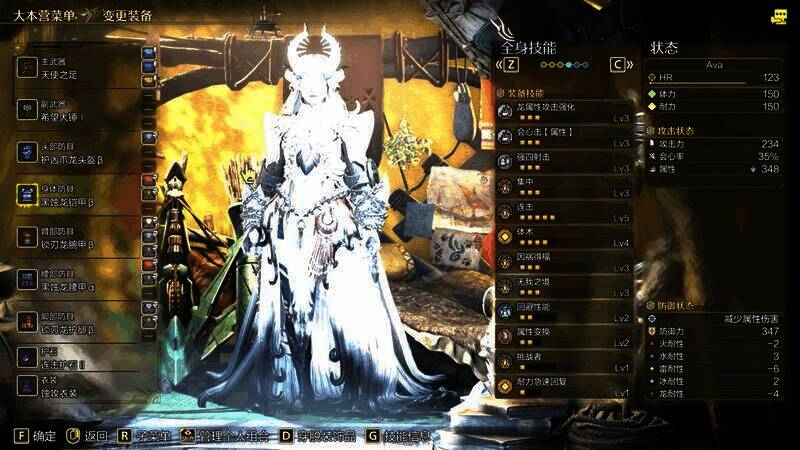Screen dimensions: 800x450
Task: Select the 护石 charm slot
Action: tap(75, 360)
